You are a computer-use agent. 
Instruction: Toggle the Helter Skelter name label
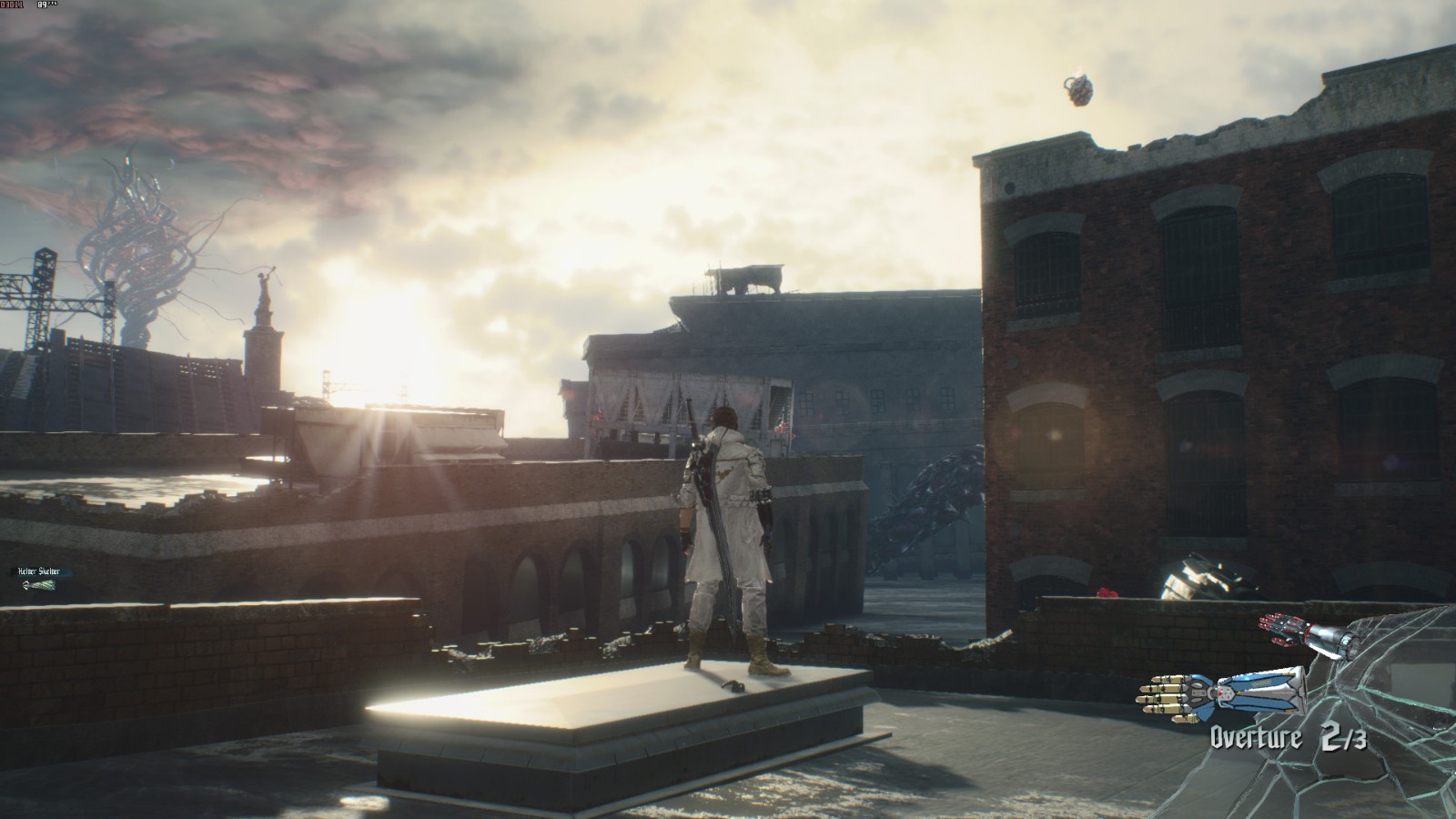[x=38, y=571]
